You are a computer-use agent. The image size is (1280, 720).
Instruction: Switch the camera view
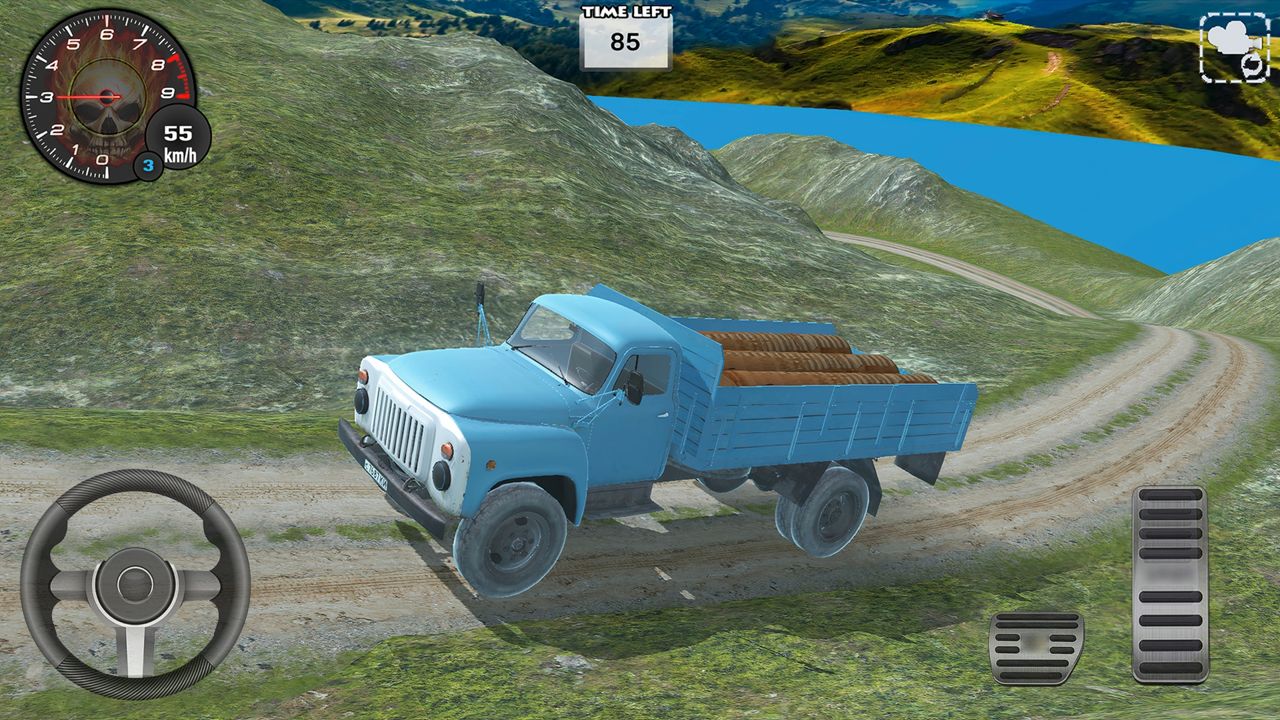point(1233,47)
